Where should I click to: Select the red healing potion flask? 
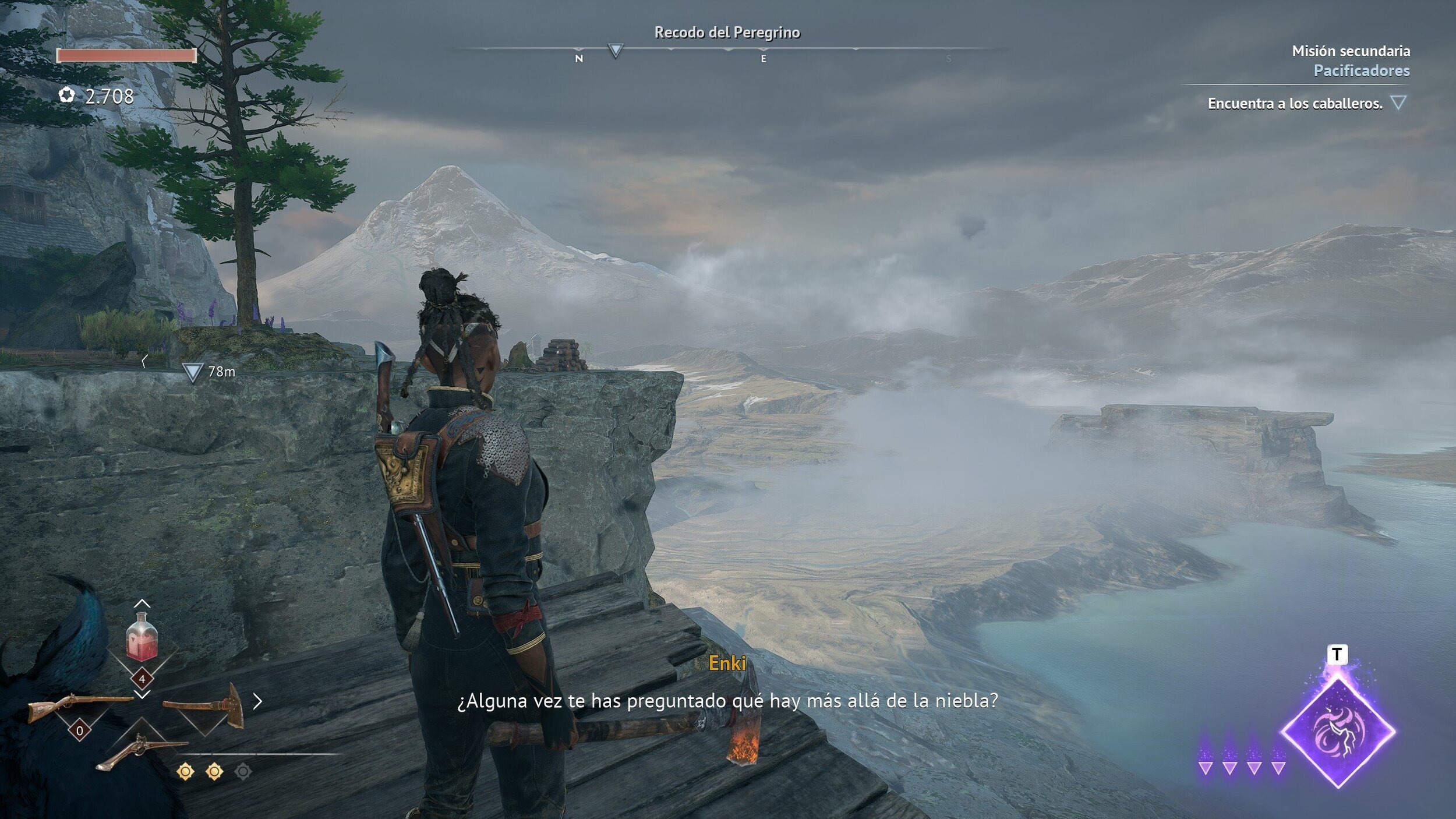tap(142, 637)
